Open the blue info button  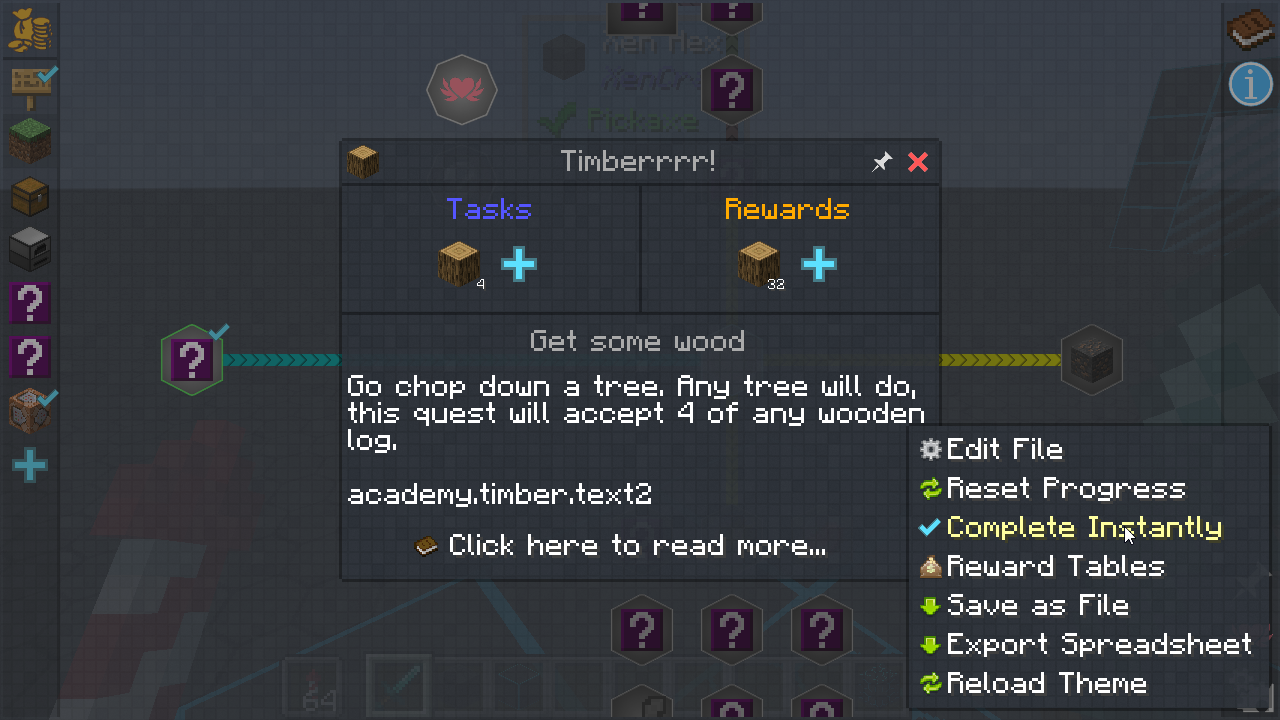tap(1250, 84)
